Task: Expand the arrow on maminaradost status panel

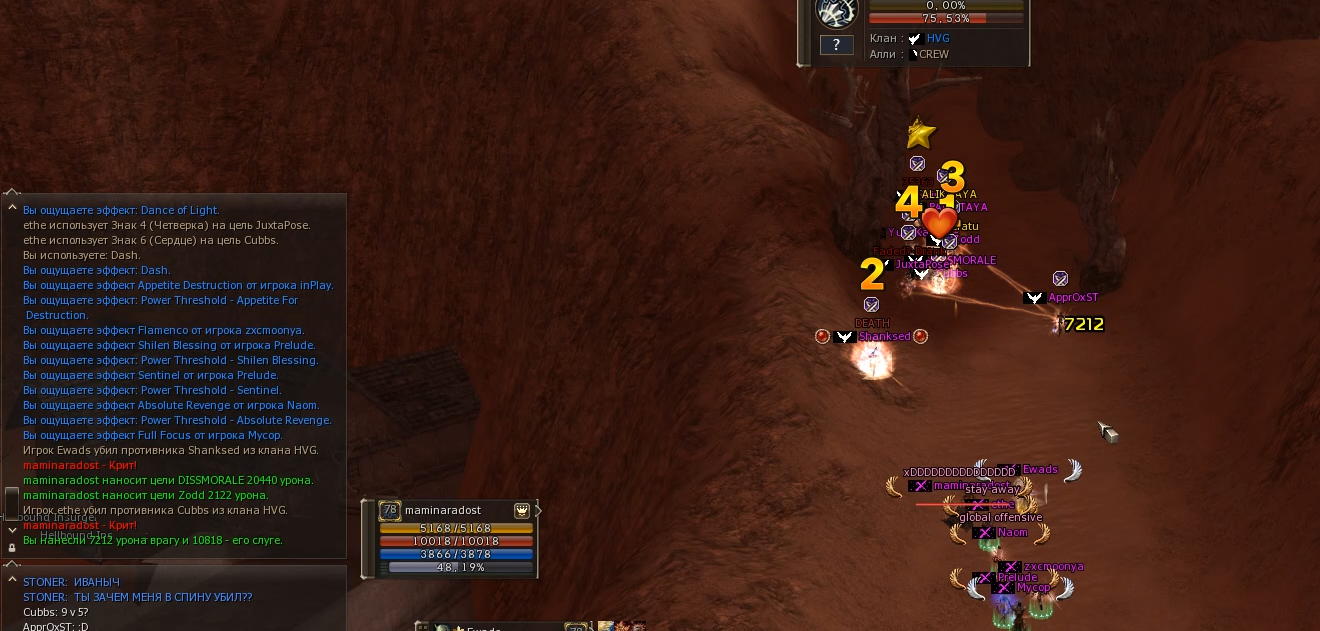Action: point(539,511)
